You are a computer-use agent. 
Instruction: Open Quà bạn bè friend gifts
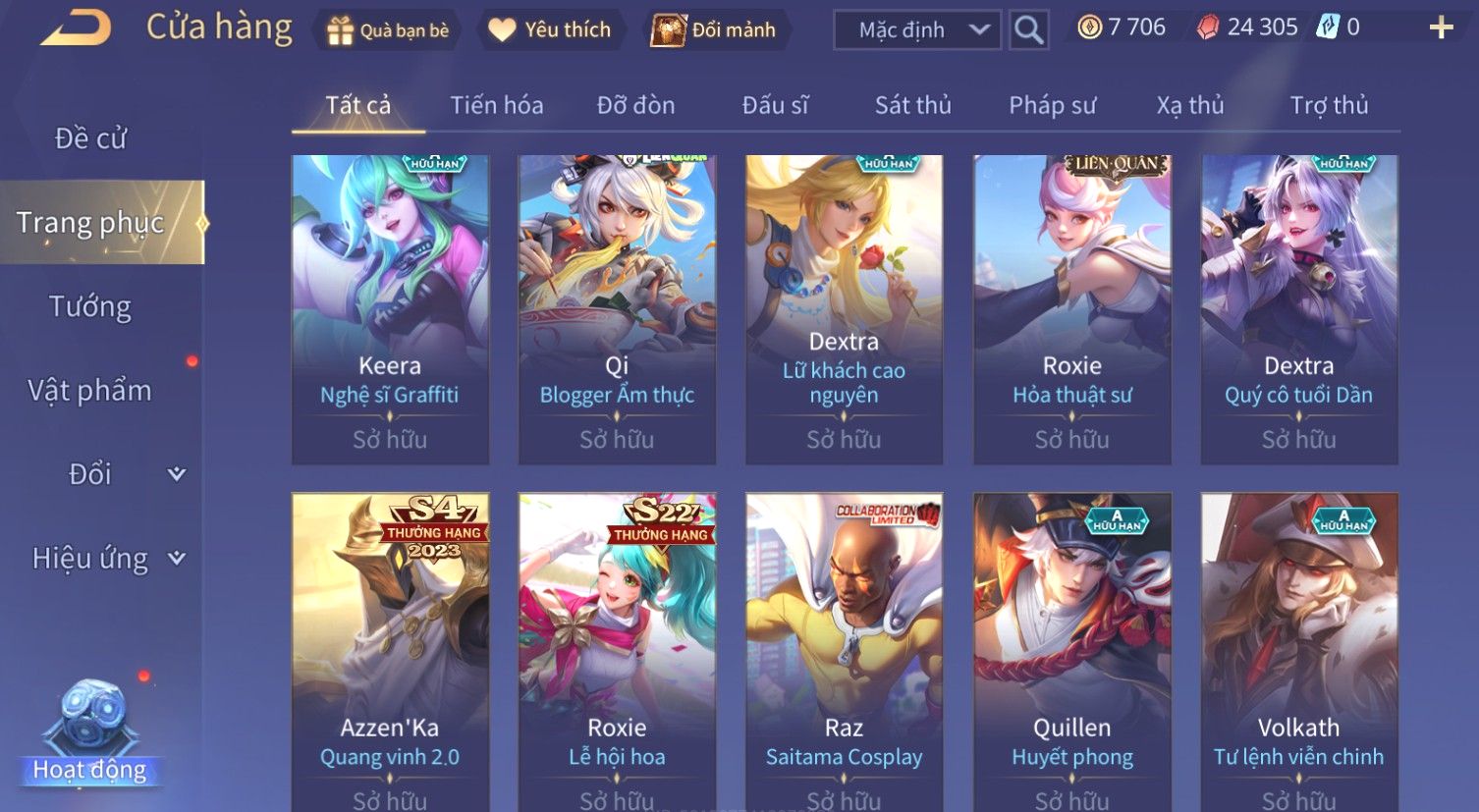387,30
